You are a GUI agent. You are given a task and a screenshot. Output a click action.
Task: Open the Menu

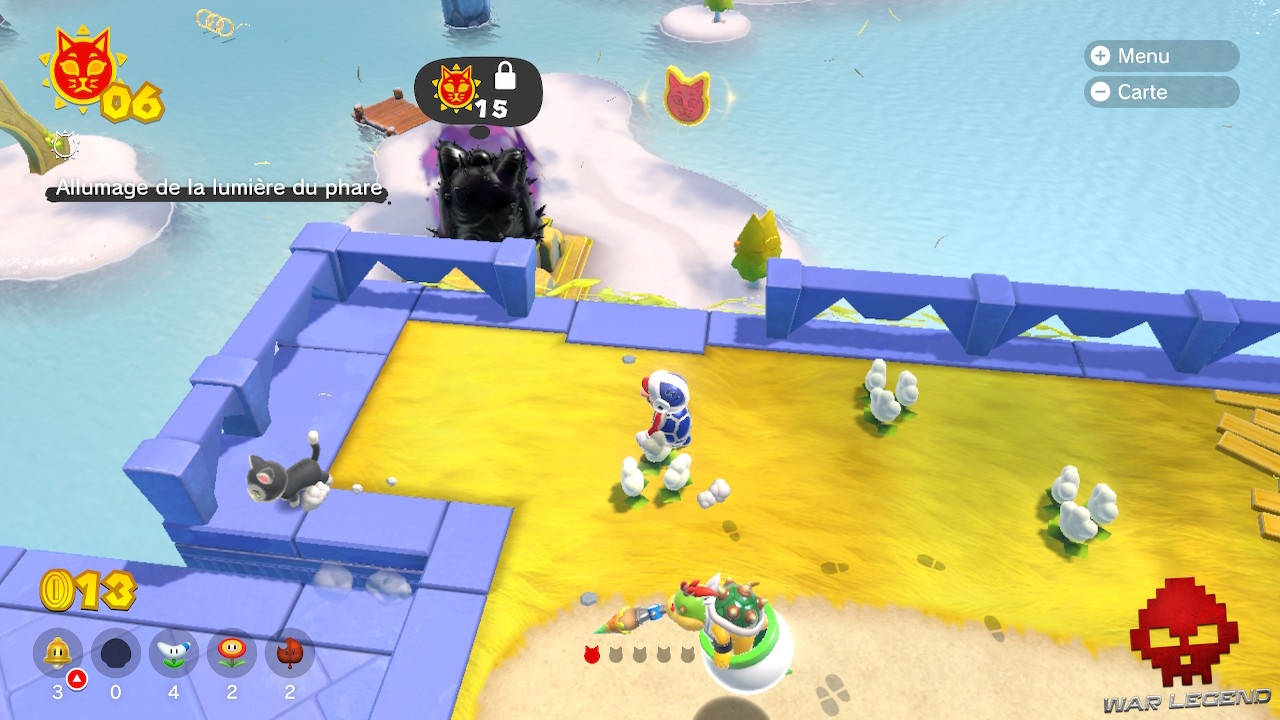(1160, 56)
